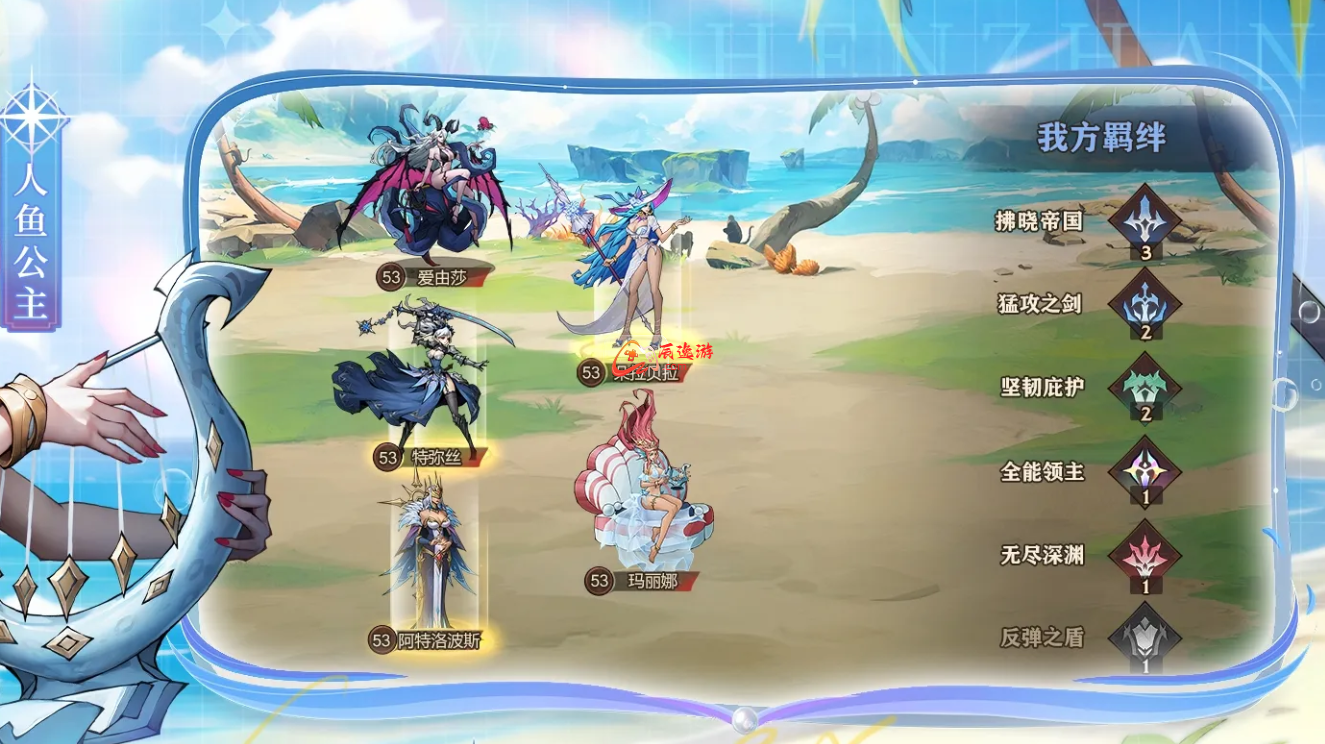The width and height of the screenshot is (1325, 744).
Task: Select the hero 爱由莎 in the formation
Action: (x=430, y=190)
